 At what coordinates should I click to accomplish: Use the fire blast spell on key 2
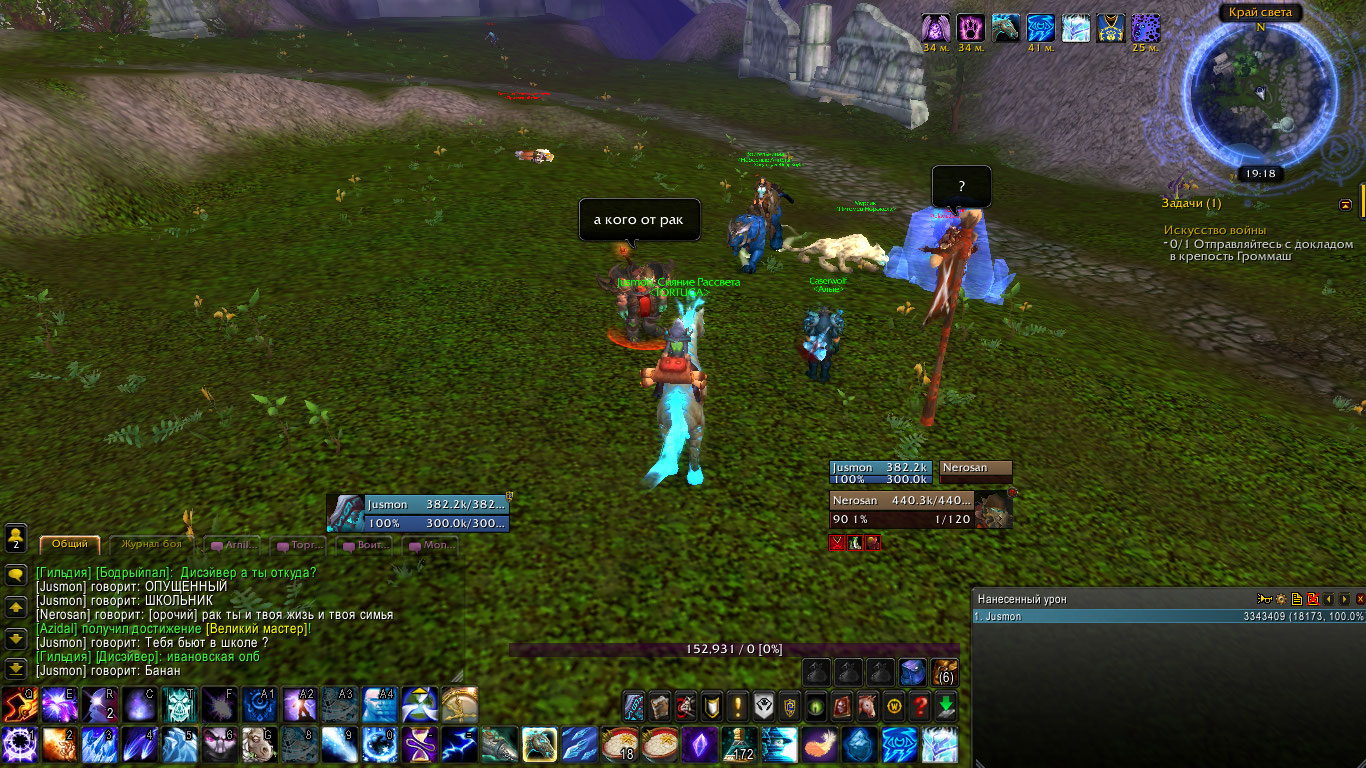pos(59,745)
